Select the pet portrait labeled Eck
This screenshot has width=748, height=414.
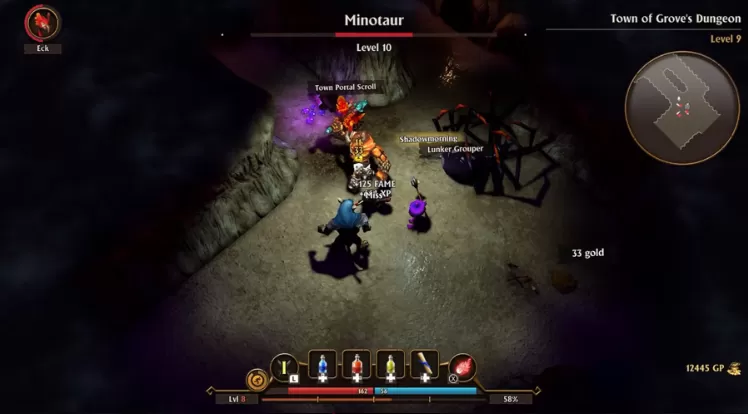point(42,22)
